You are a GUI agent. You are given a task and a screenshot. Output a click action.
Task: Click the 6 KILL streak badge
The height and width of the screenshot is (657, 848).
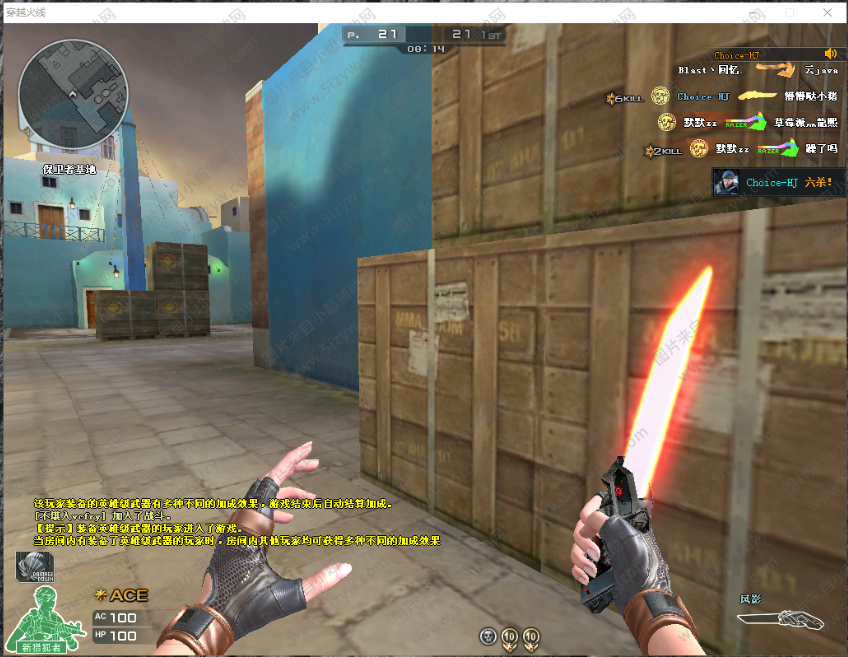pos(623,97)
